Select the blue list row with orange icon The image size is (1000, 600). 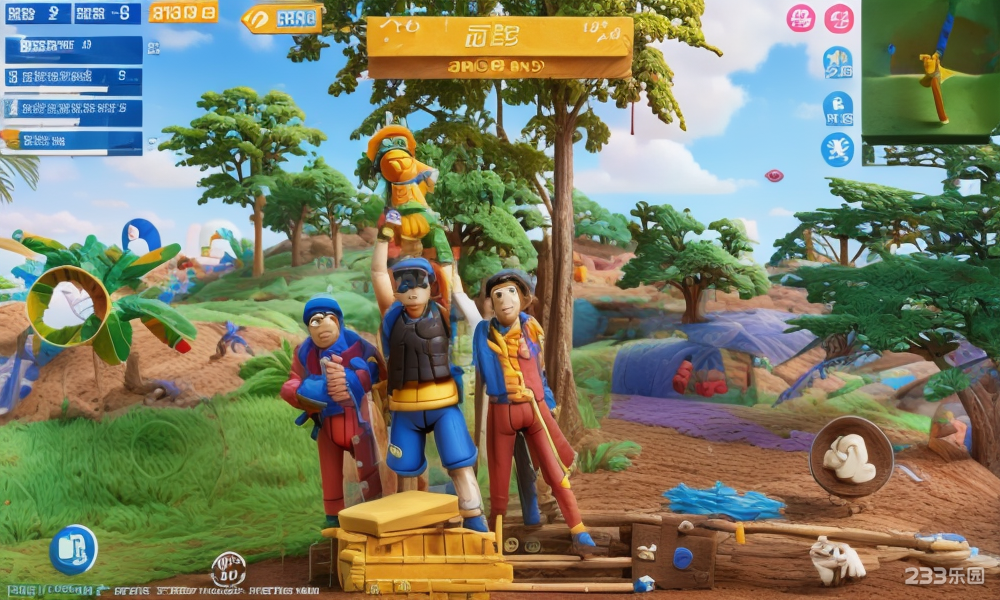[x=72, y=140]
